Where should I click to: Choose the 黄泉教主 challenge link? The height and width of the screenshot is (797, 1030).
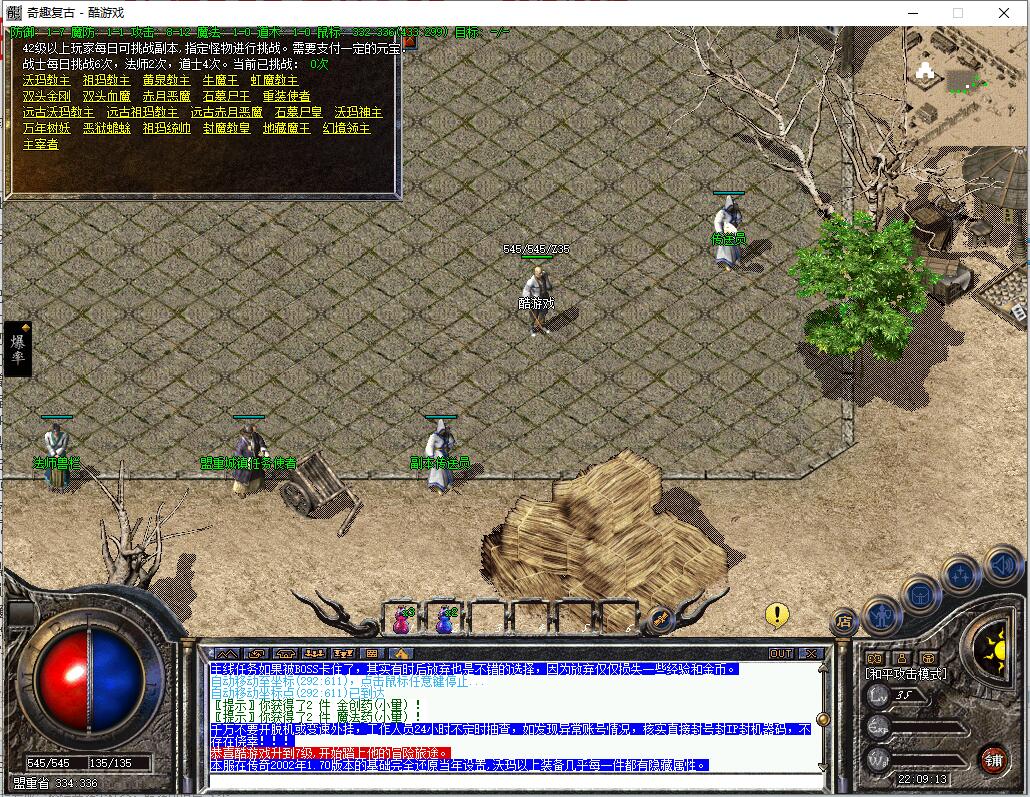pyautogui.click(x=166, y=80)
